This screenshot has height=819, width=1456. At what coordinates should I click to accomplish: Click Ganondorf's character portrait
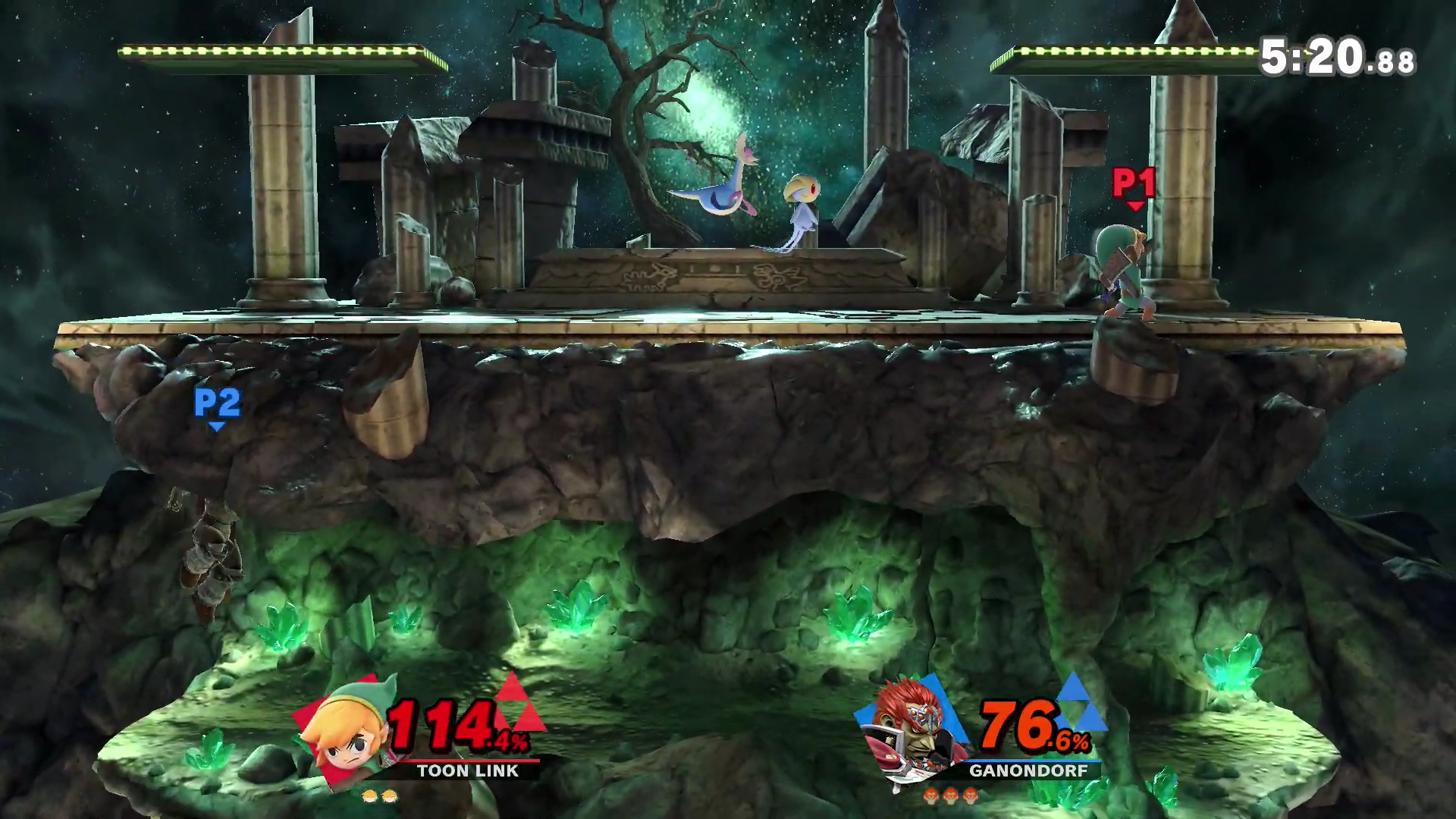coord(911,729)
